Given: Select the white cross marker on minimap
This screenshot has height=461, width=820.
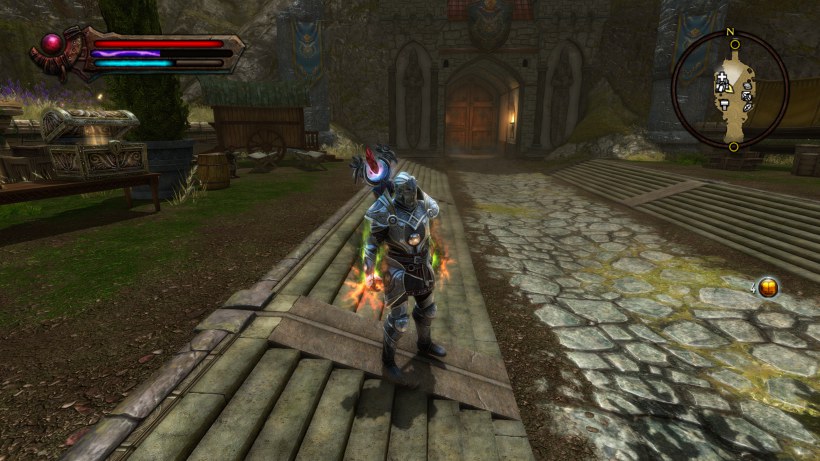Looking at the screenshot, I should [x=720, y=76].
